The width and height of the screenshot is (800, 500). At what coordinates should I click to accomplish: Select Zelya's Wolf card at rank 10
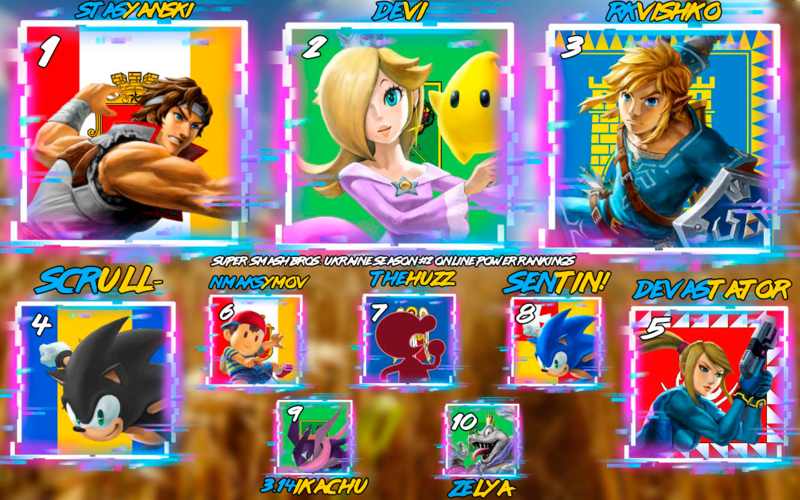[482, 439]
